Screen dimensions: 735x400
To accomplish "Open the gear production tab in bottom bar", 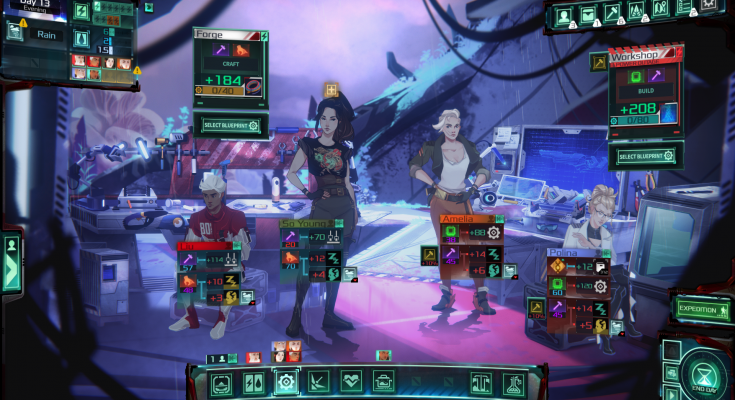I will click(x=286, y=382).
